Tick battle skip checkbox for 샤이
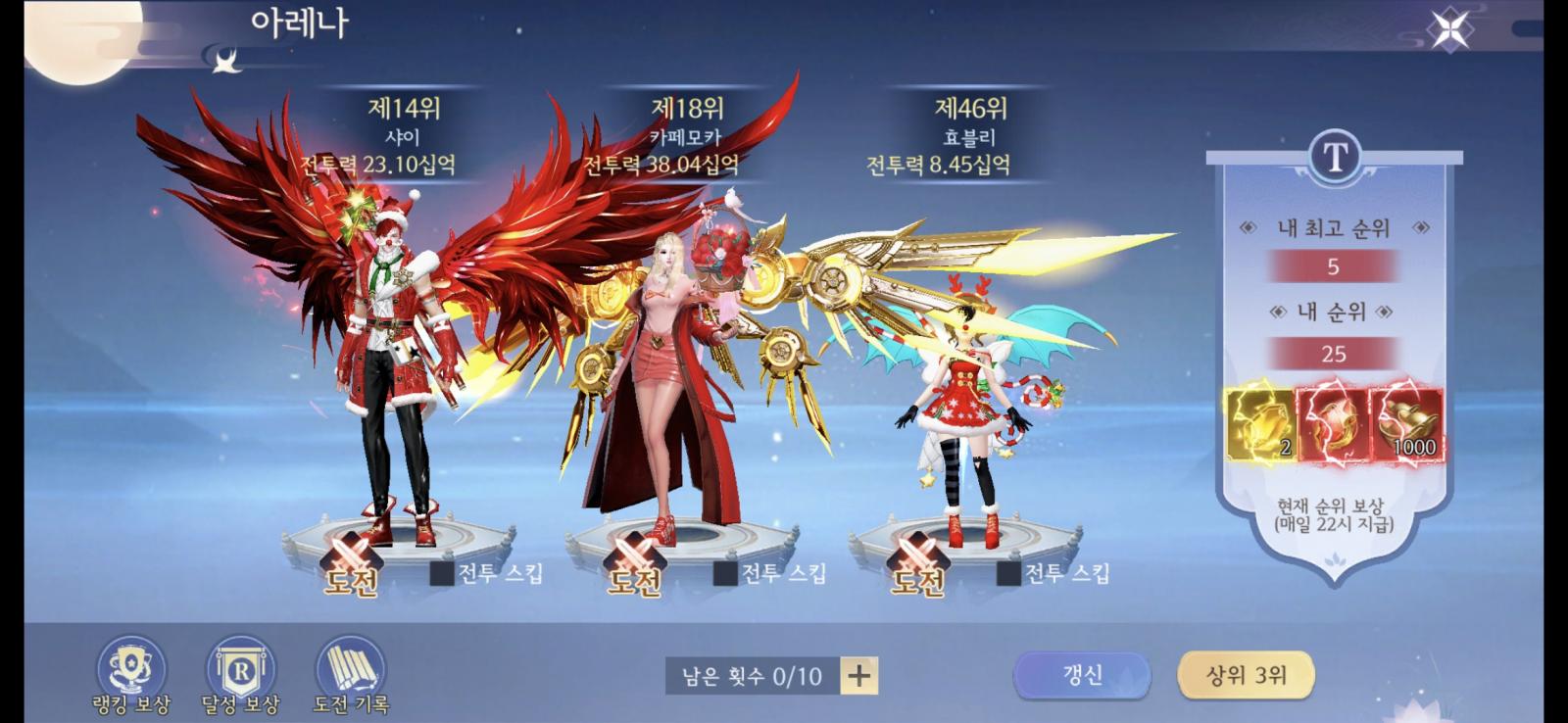Image resolution: width=1568 pixels, height=723 pixels. coord(443,573)
